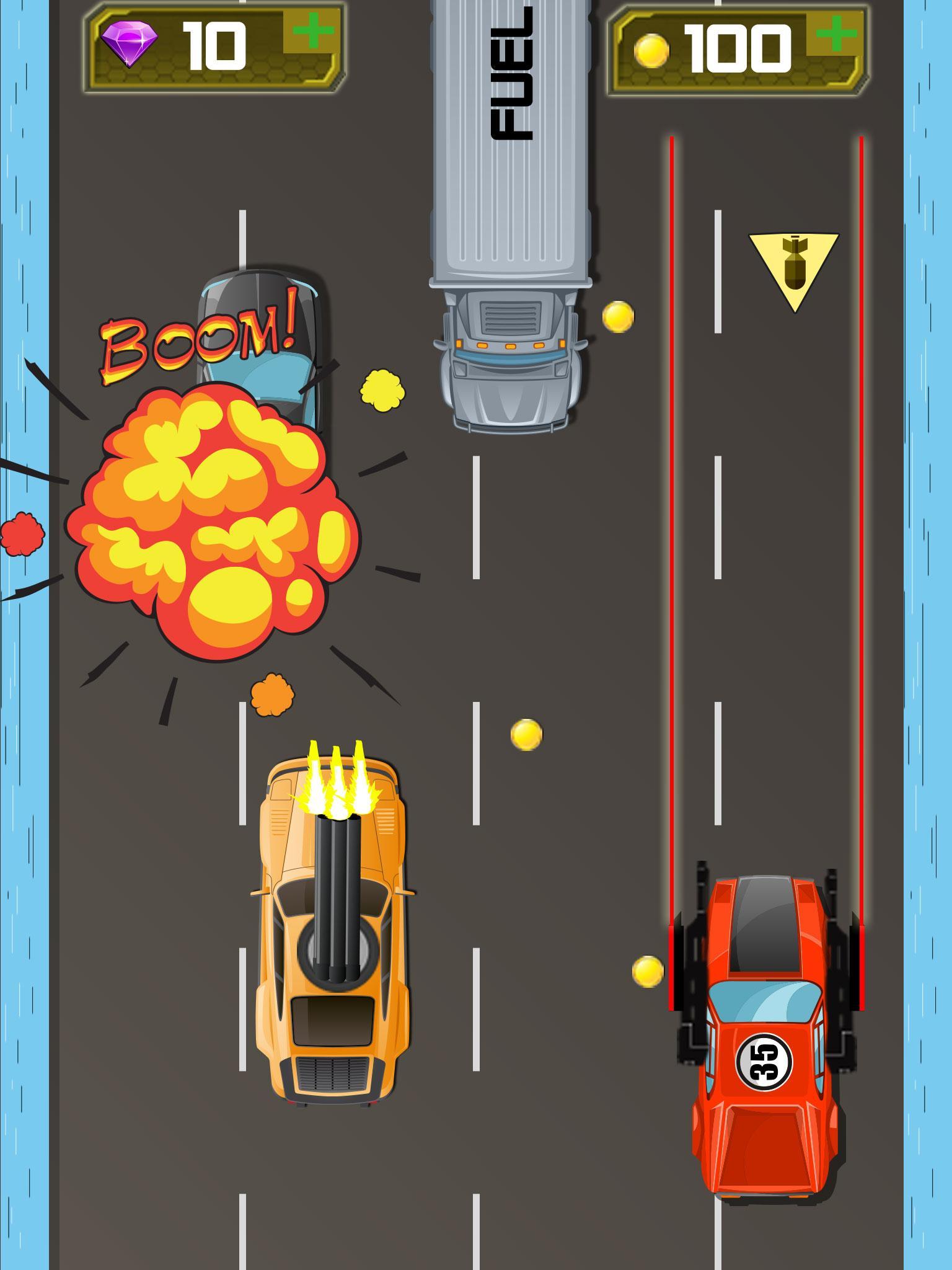Image resolution: width=952 pixels, height=1270 pixels.
Task: Collect the coin near the truck's cab
Action: [617, 316]
